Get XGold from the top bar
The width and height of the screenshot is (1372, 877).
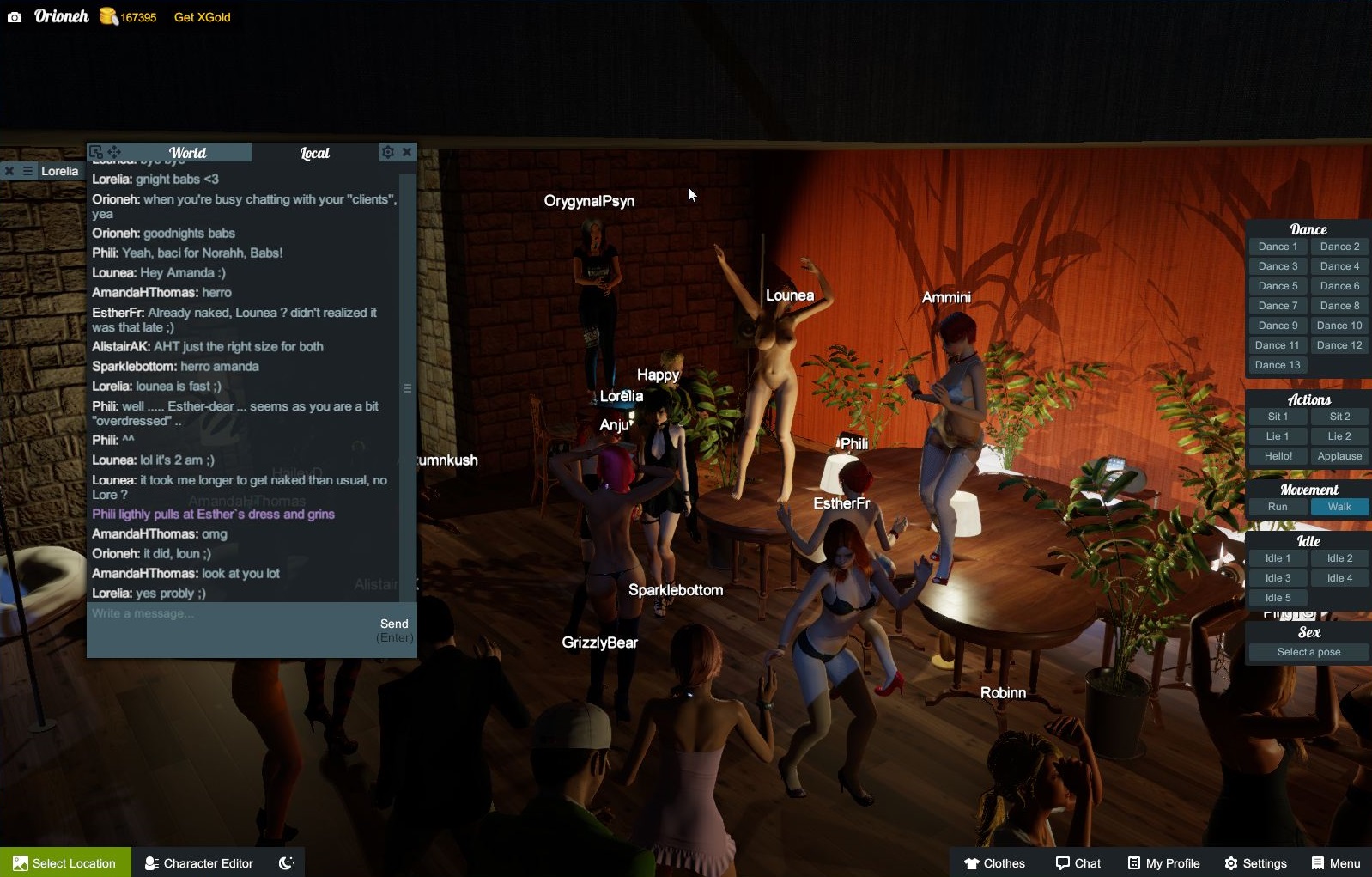(202, 17)
